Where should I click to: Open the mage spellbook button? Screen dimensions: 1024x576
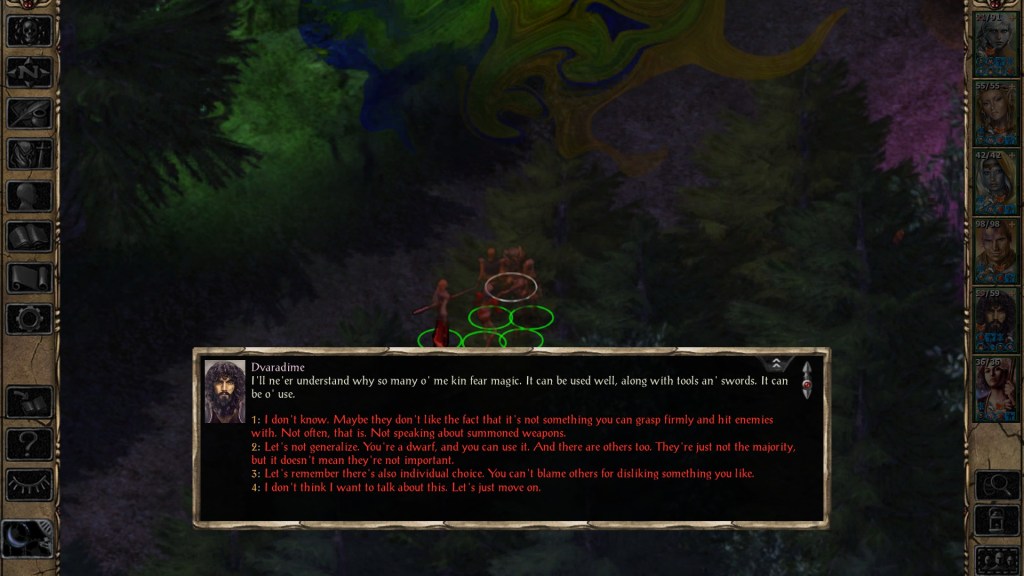[29, 237]
